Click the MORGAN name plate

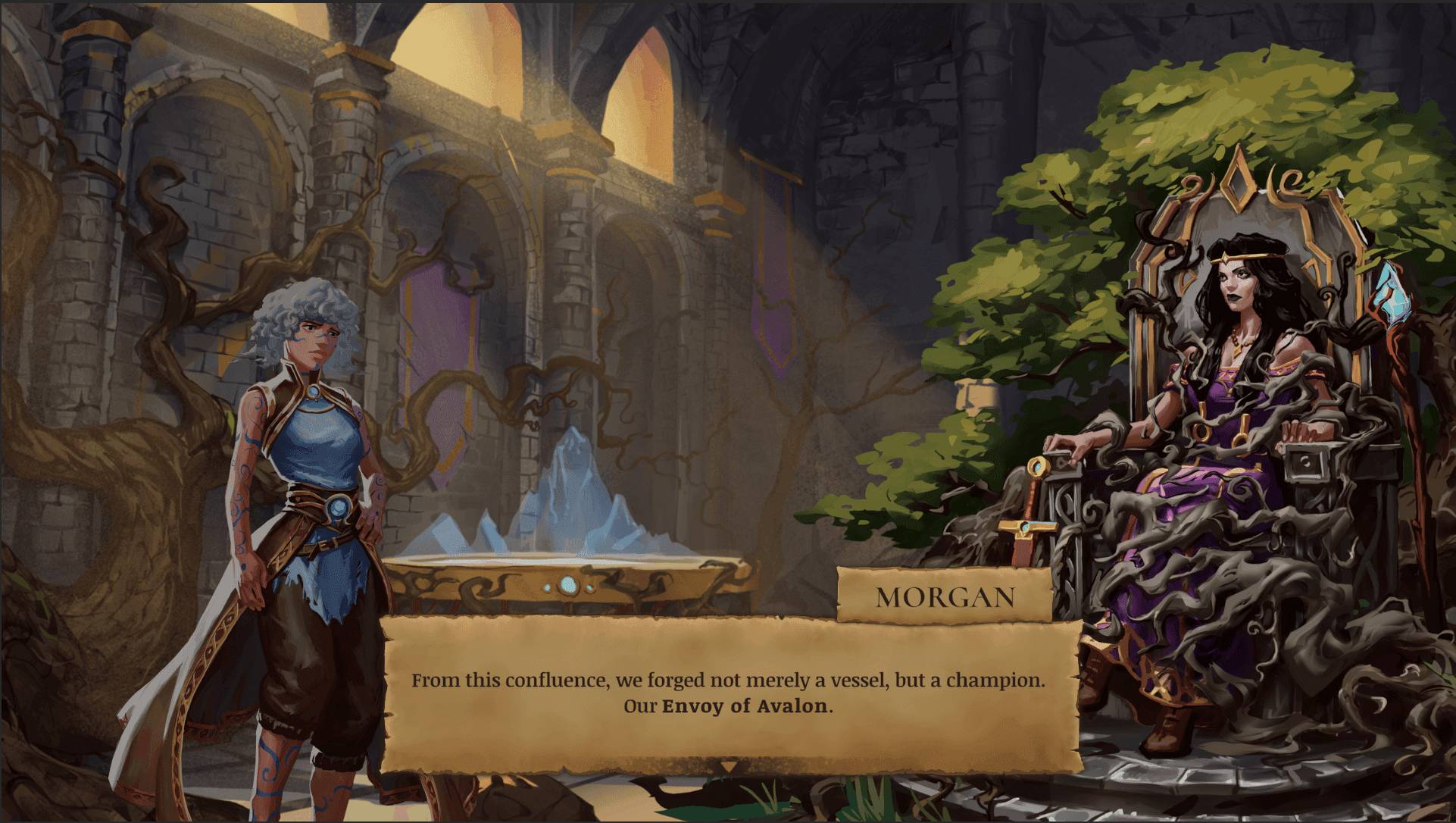[945, 597]
